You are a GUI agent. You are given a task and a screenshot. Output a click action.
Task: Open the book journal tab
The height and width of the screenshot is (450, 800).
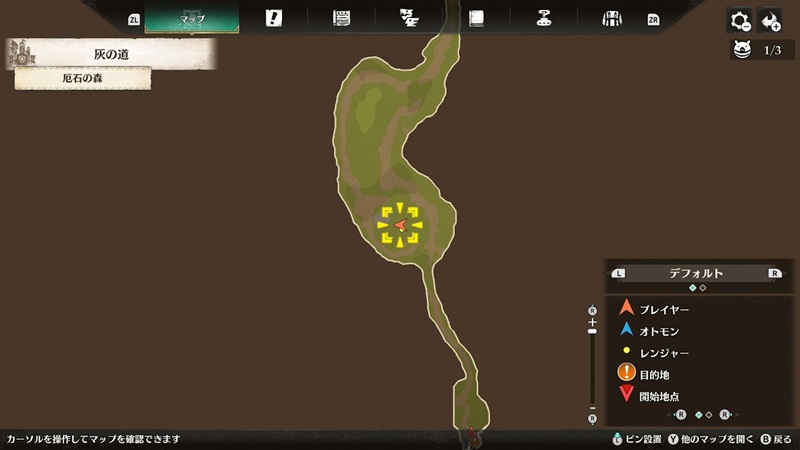click(476, 18)
